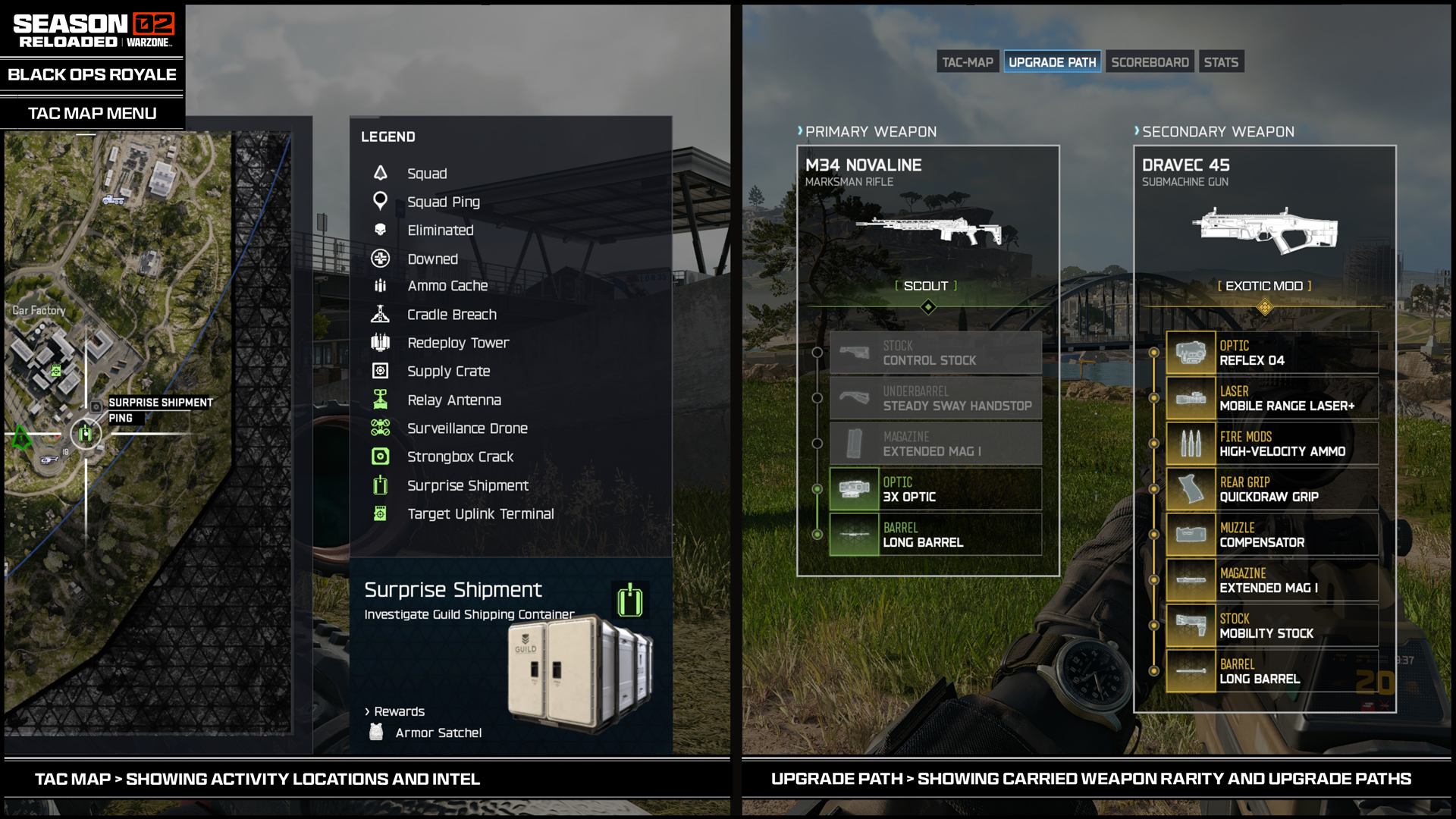Click the Surprise Shipment marker on map
The width and height of the screenshot is (1456, 819).
[86, 434]
